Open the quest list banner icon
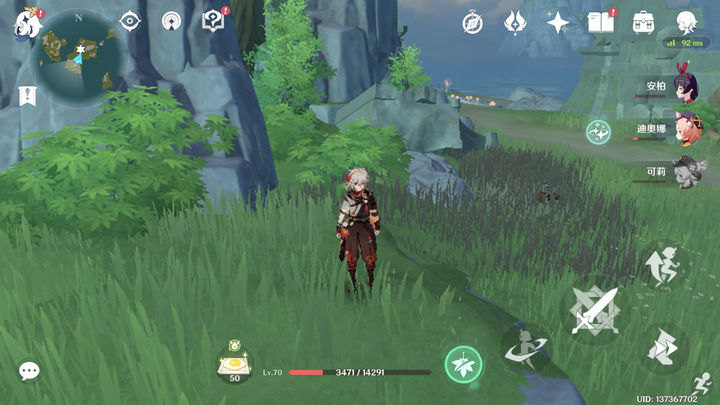 [27, 96]
